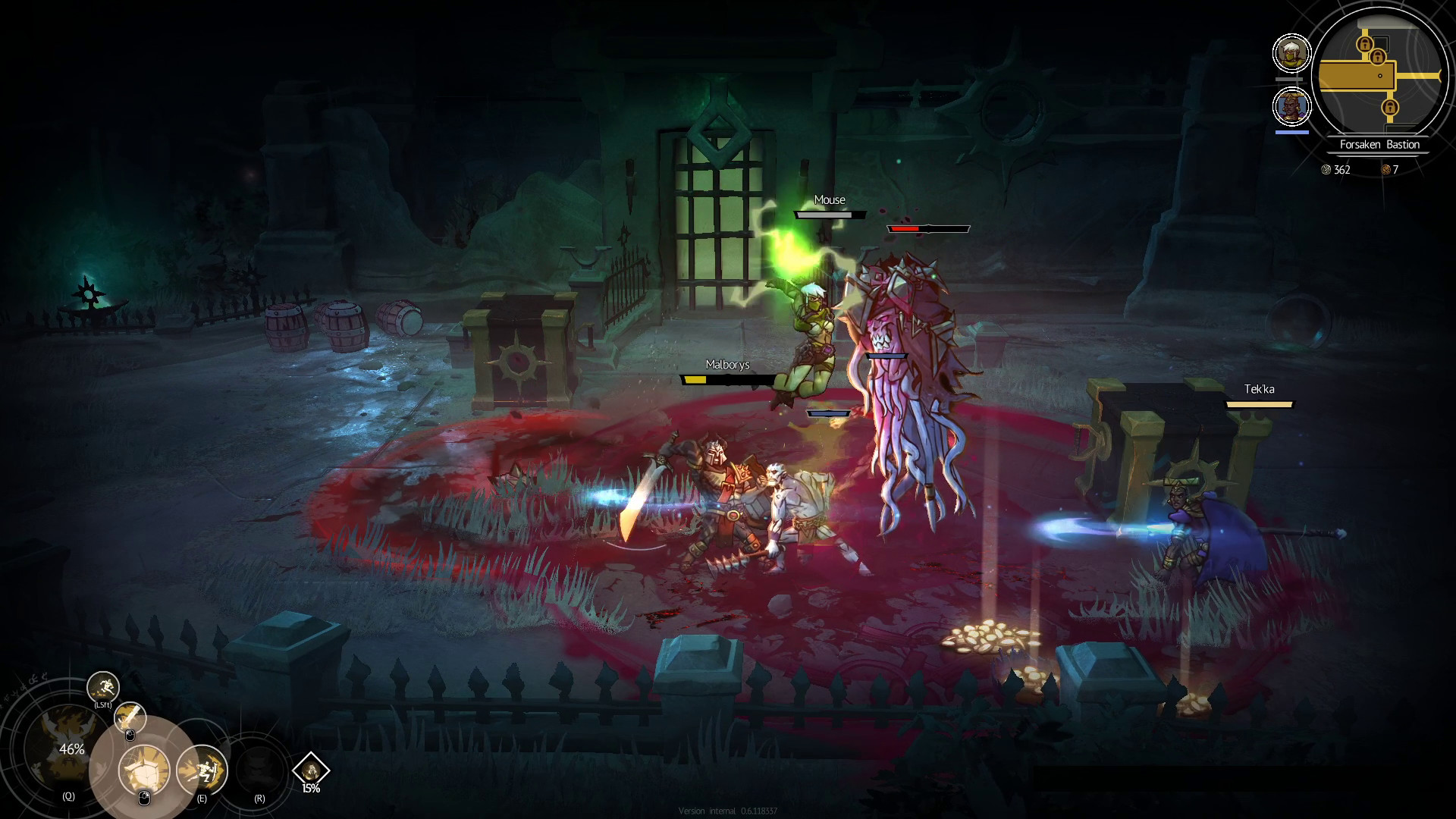Open Mouse's party member portrait
This screenshot has width=1456, height=819.
1292,53
